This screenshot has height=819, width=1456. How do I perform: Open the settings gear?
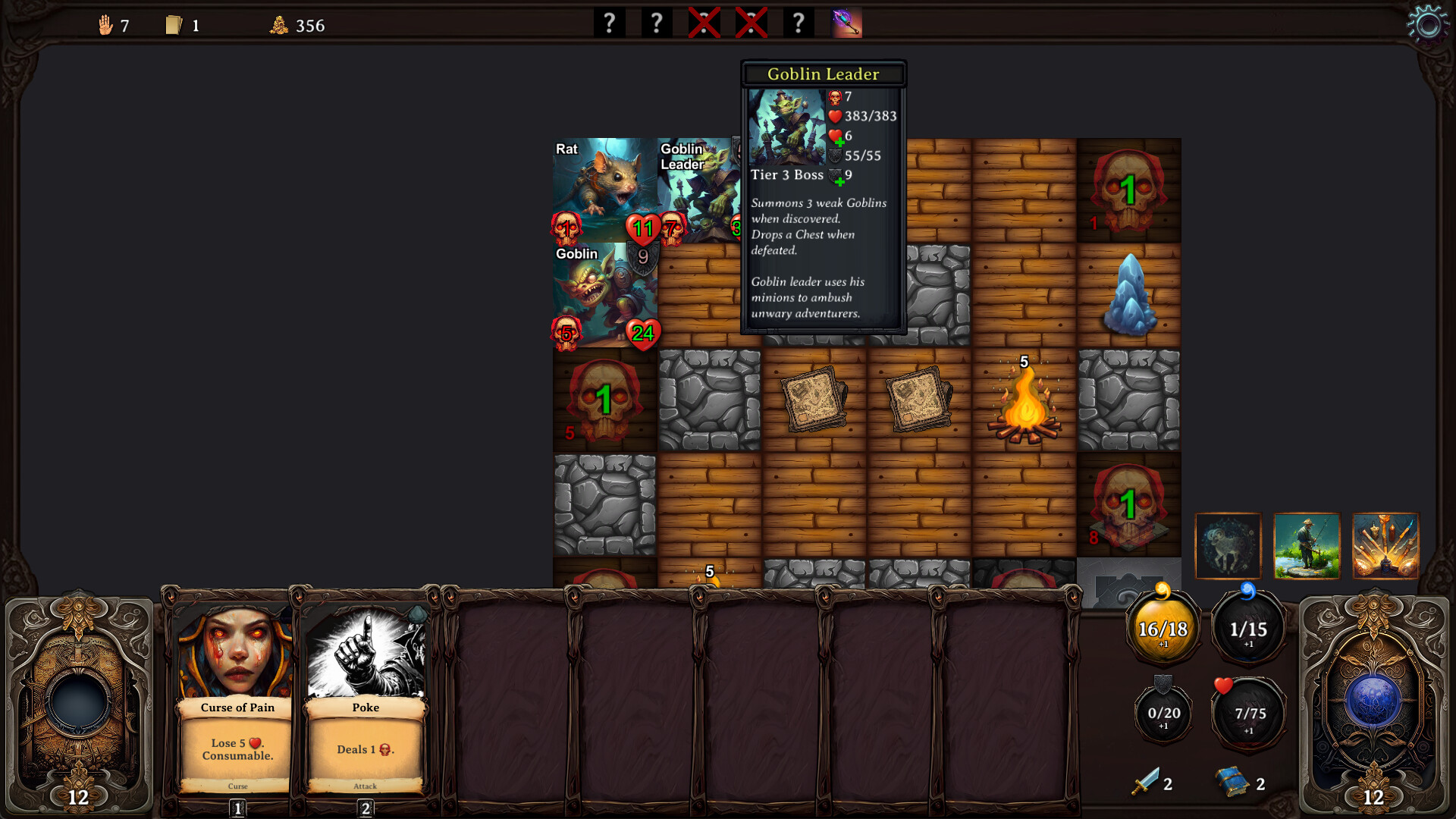1427,25
